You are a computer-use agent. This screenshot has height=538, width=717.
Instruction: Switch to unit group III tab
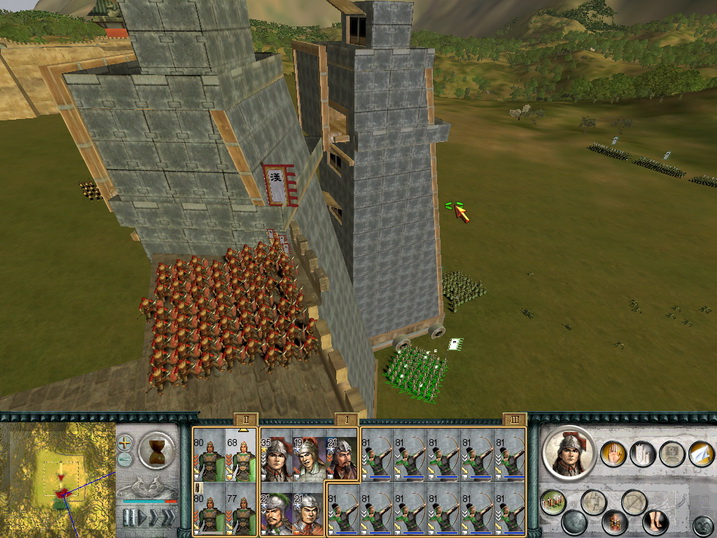click(514, 419)
